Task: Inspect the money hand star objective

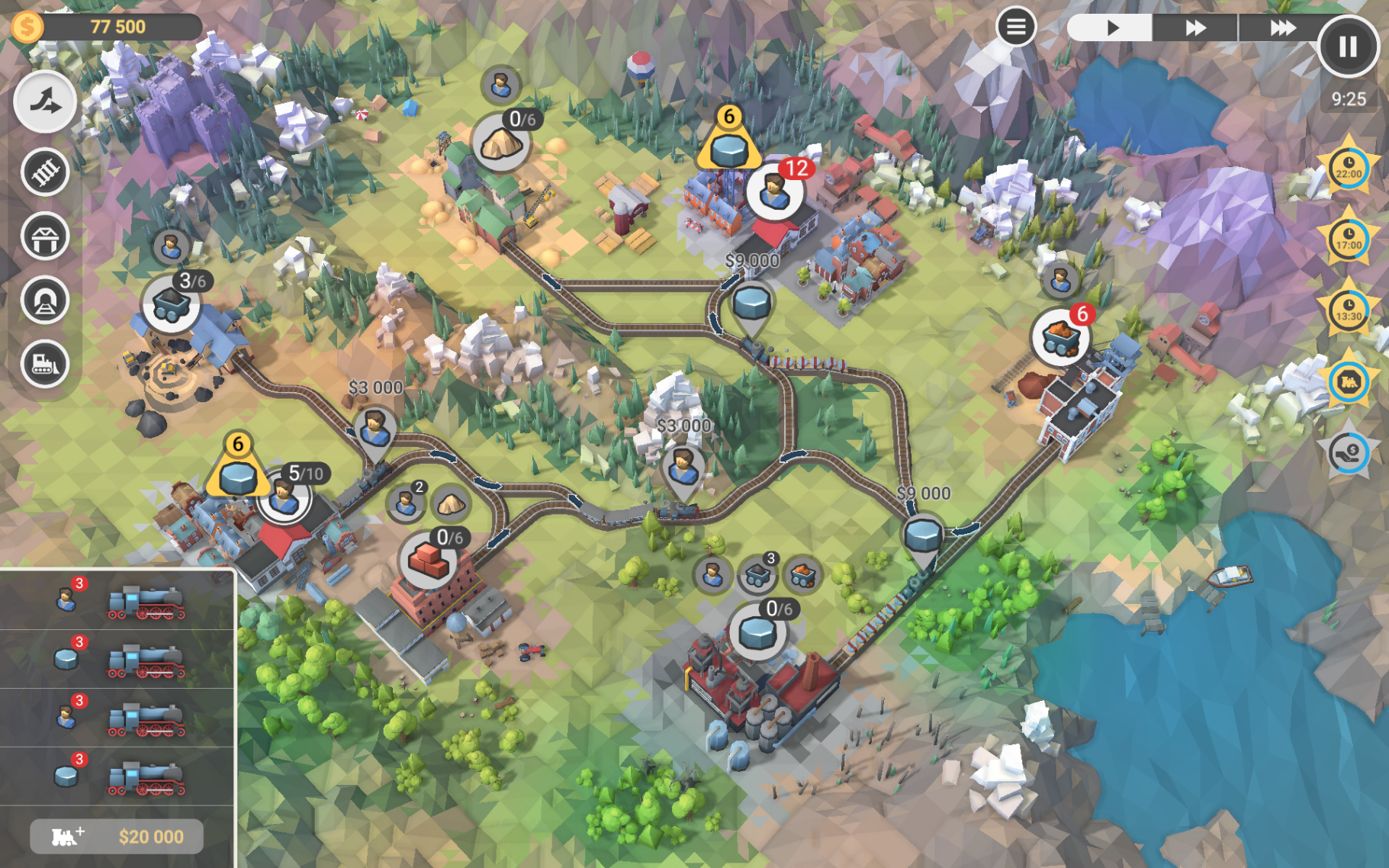Action: (1348, 452)
